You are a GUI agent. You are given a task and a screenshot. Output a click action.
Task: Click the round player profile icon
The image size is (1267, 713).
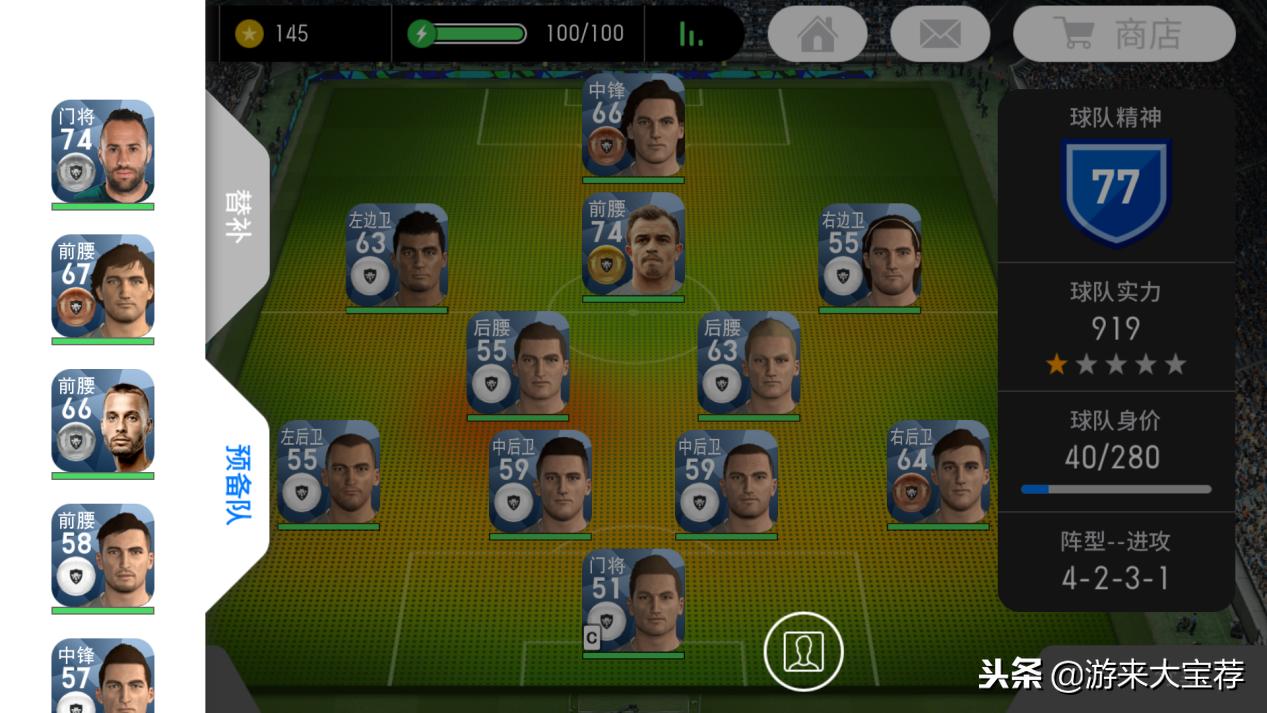[x=803, y=652]
